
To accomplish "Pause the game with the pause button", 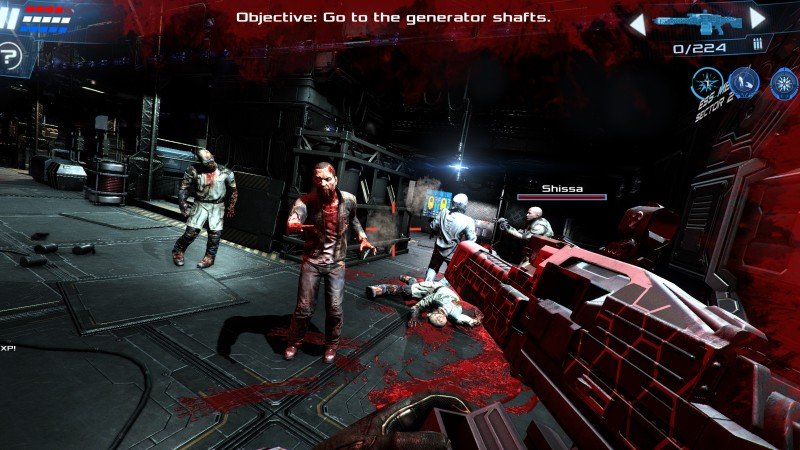I will tap(12, 19).
